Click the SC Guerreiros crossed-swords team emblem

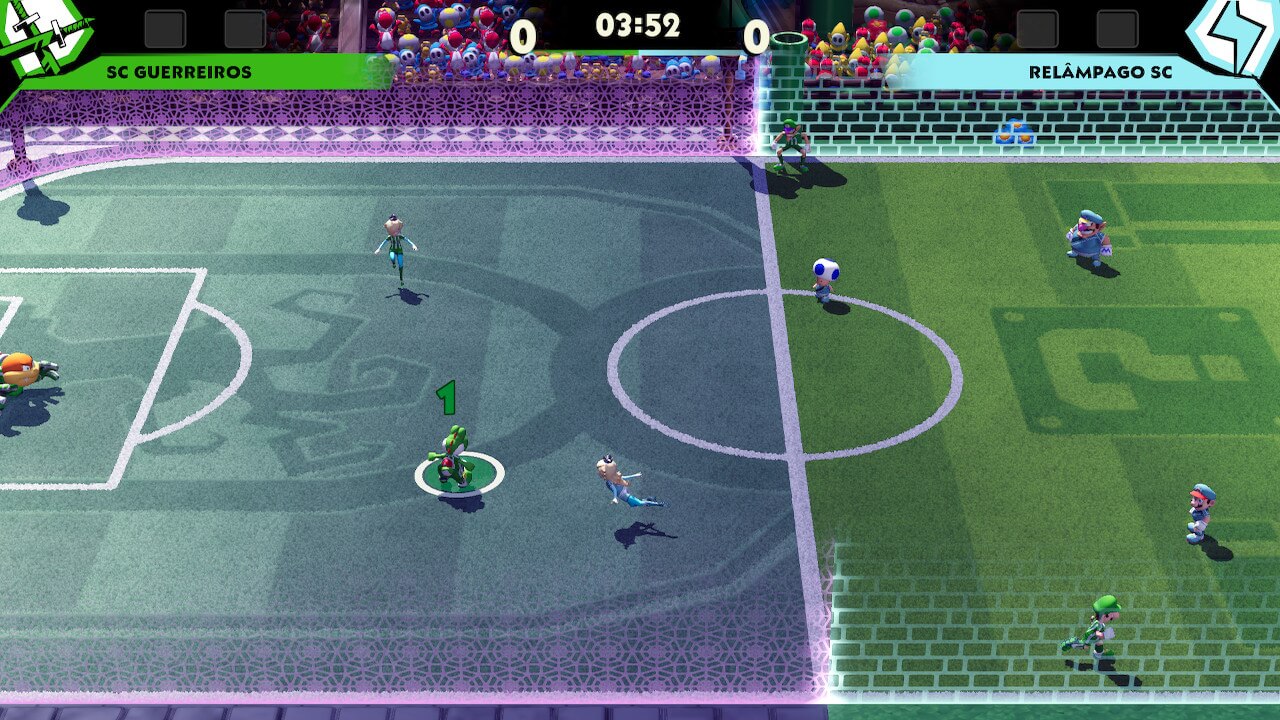point(42,38)
